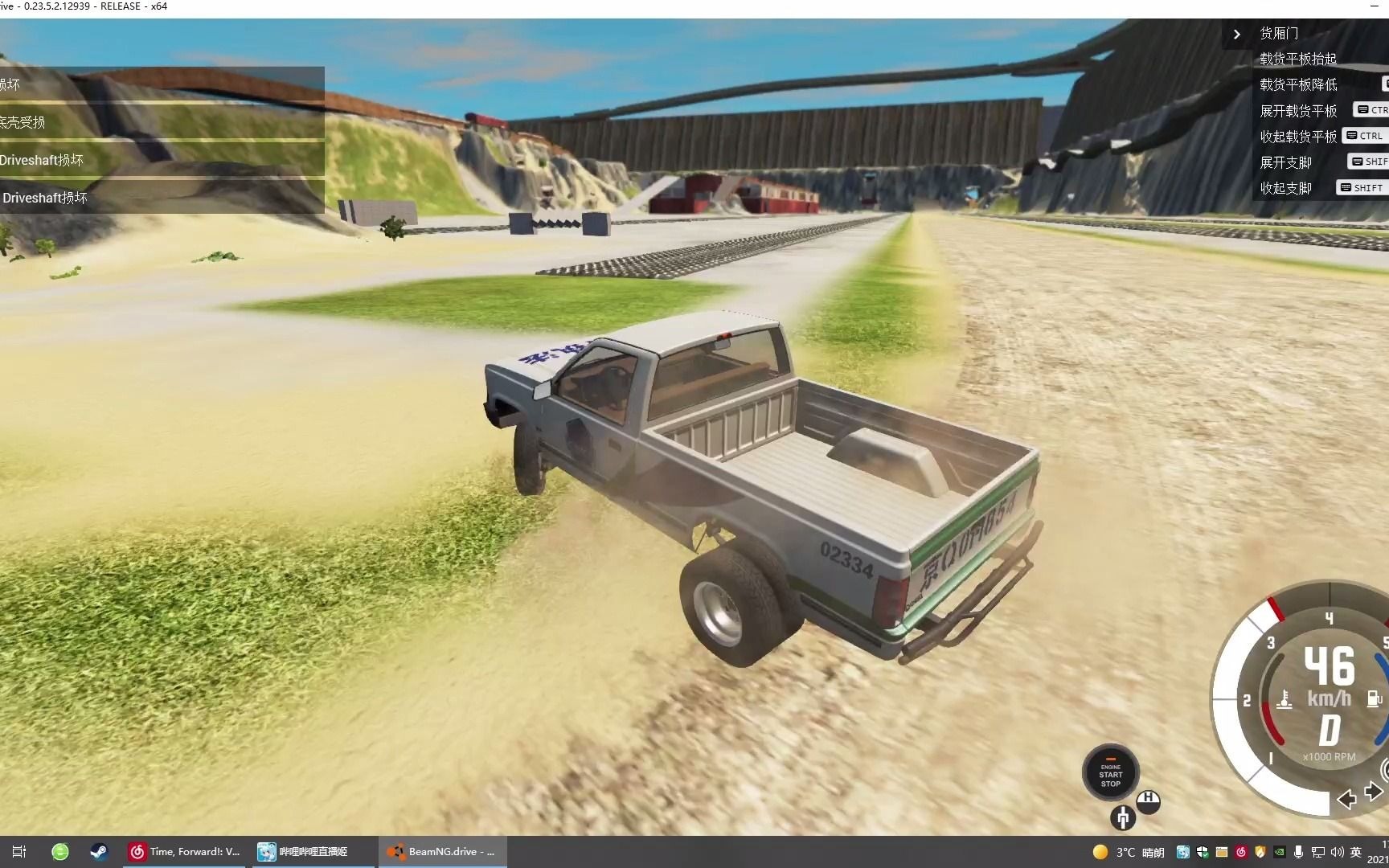Toggle 载货平板抬起 to raise the cargo bed

click(1297, 59)
